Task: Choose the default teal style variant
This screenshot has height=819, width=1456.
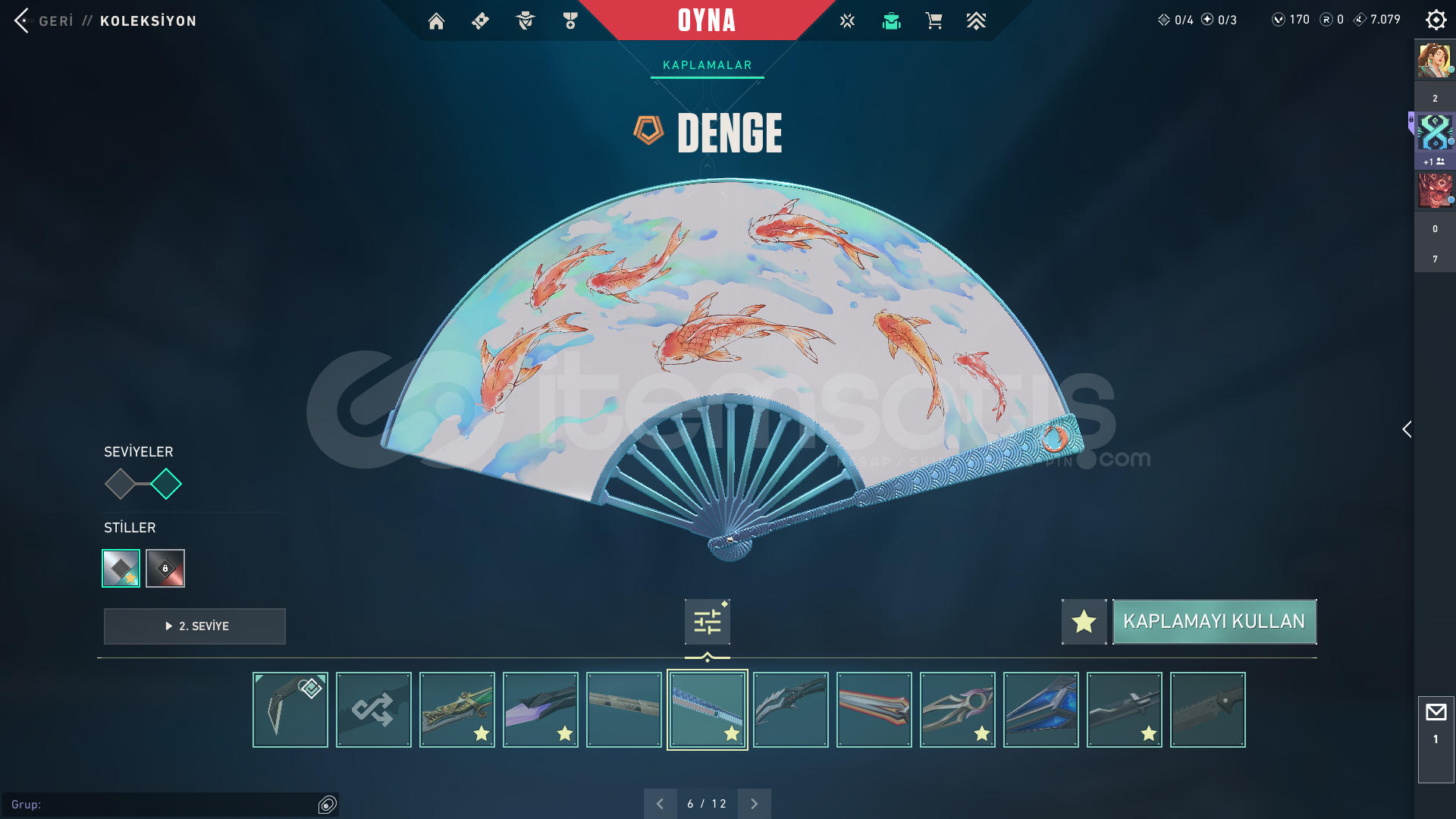Action: pyautogui.click(x=121, y=568)
